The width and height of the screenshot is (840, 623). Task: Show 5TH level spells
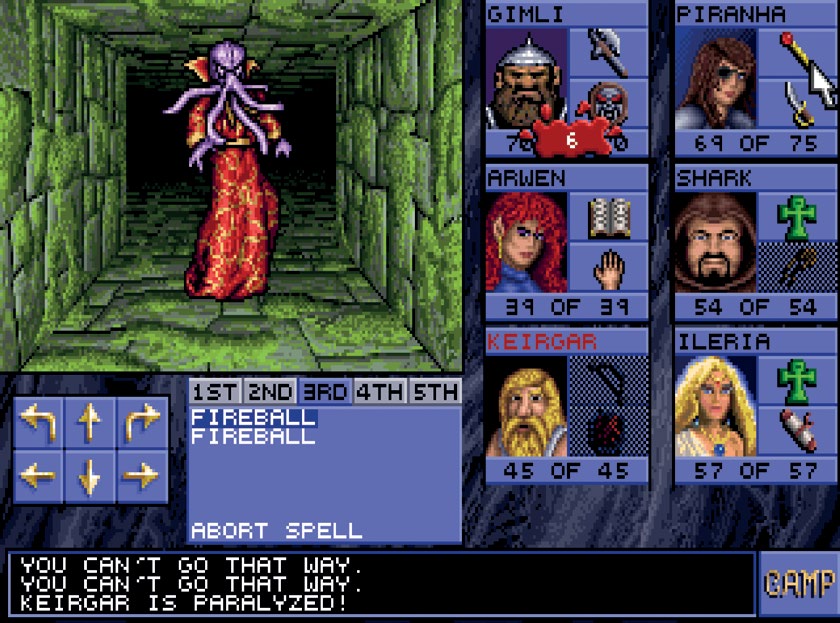(x=435, y=392)
